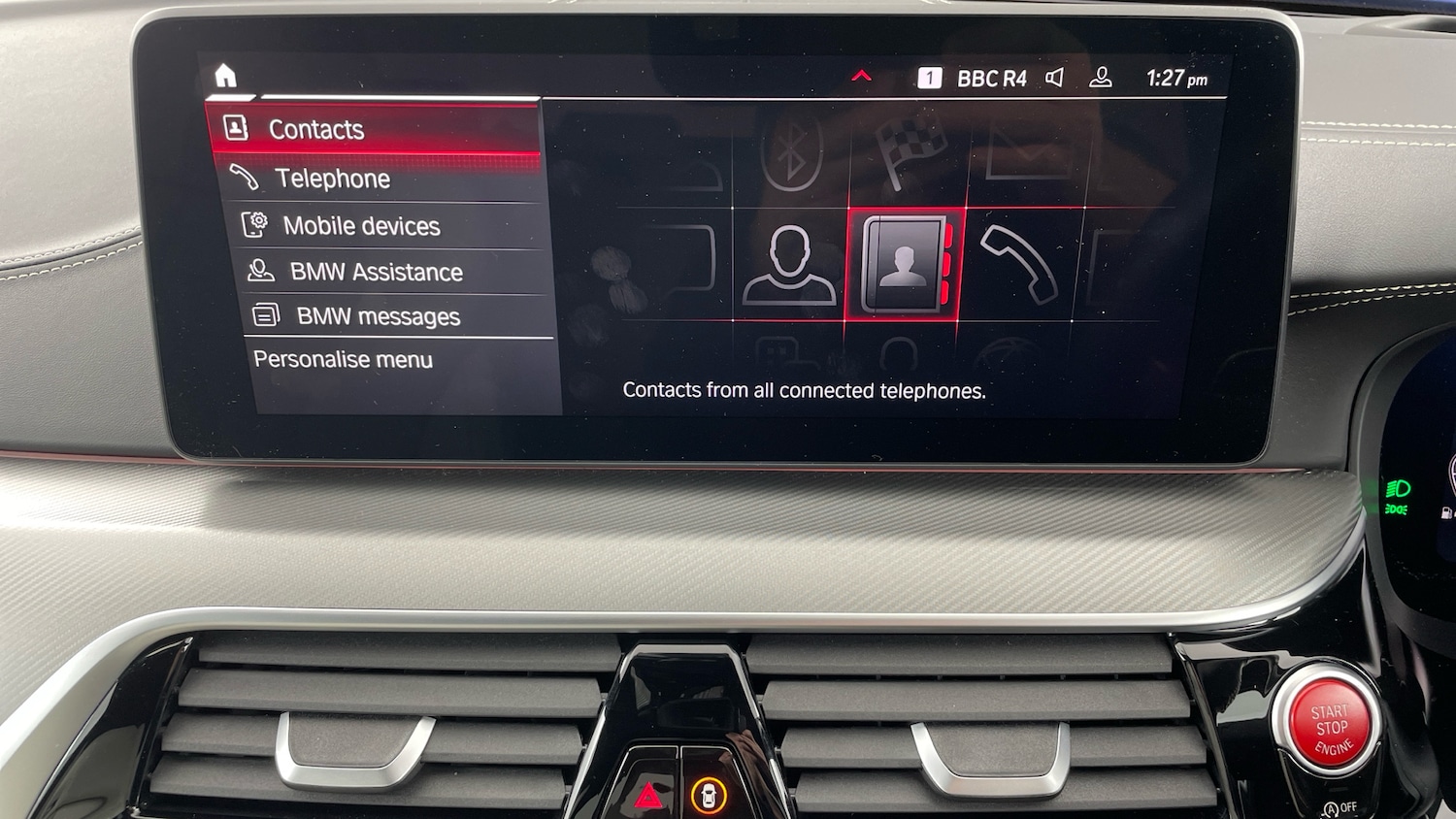The image size is (1456, 819).
Task: Tap Personalise menu
Action: (x=342, y=359)
